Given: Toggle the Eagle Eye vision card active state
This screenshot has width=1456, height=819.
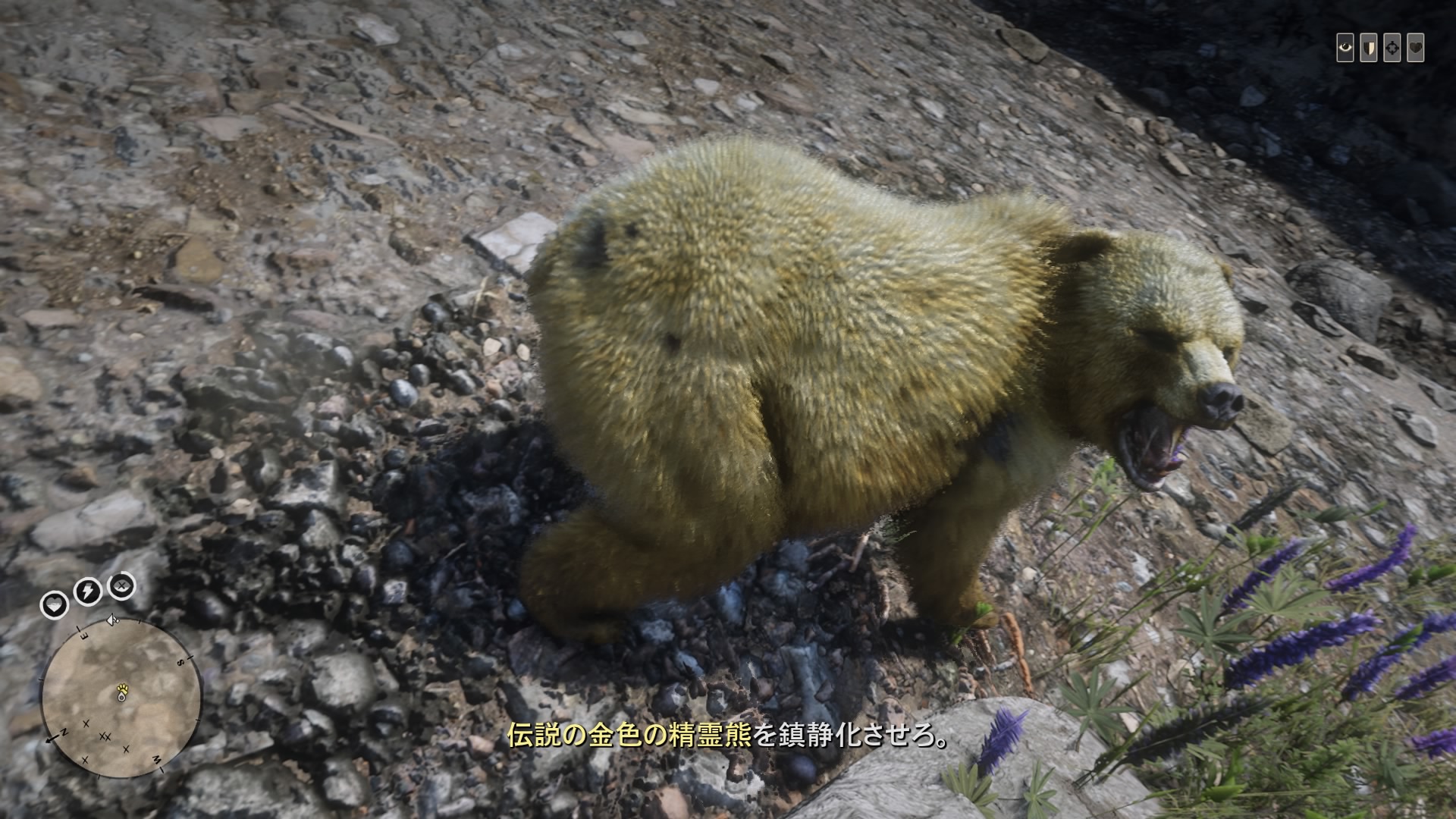Looking at the screenshot, I should point(1347,48).
